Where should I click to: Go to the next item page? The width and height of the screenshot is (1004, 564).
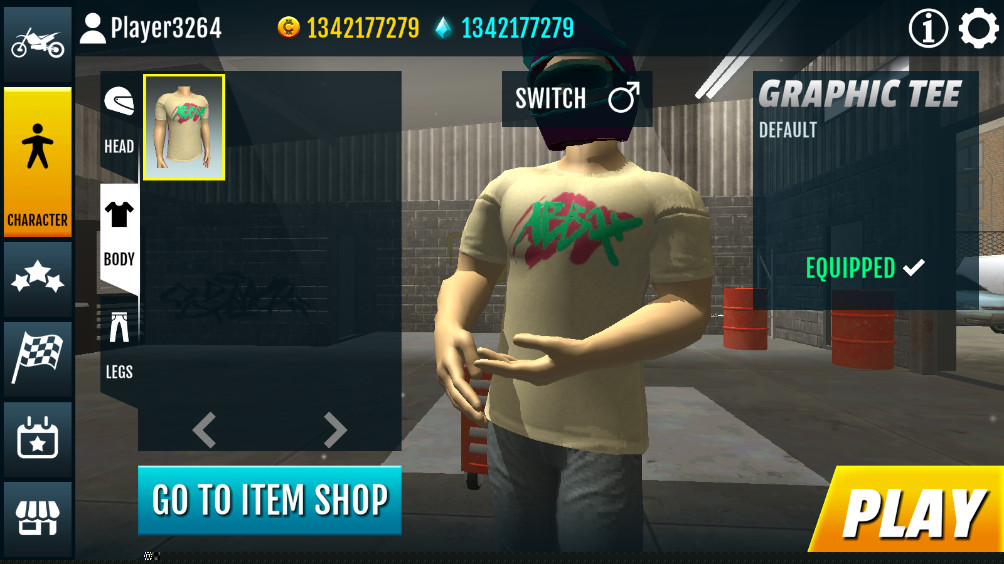(335, 430)
